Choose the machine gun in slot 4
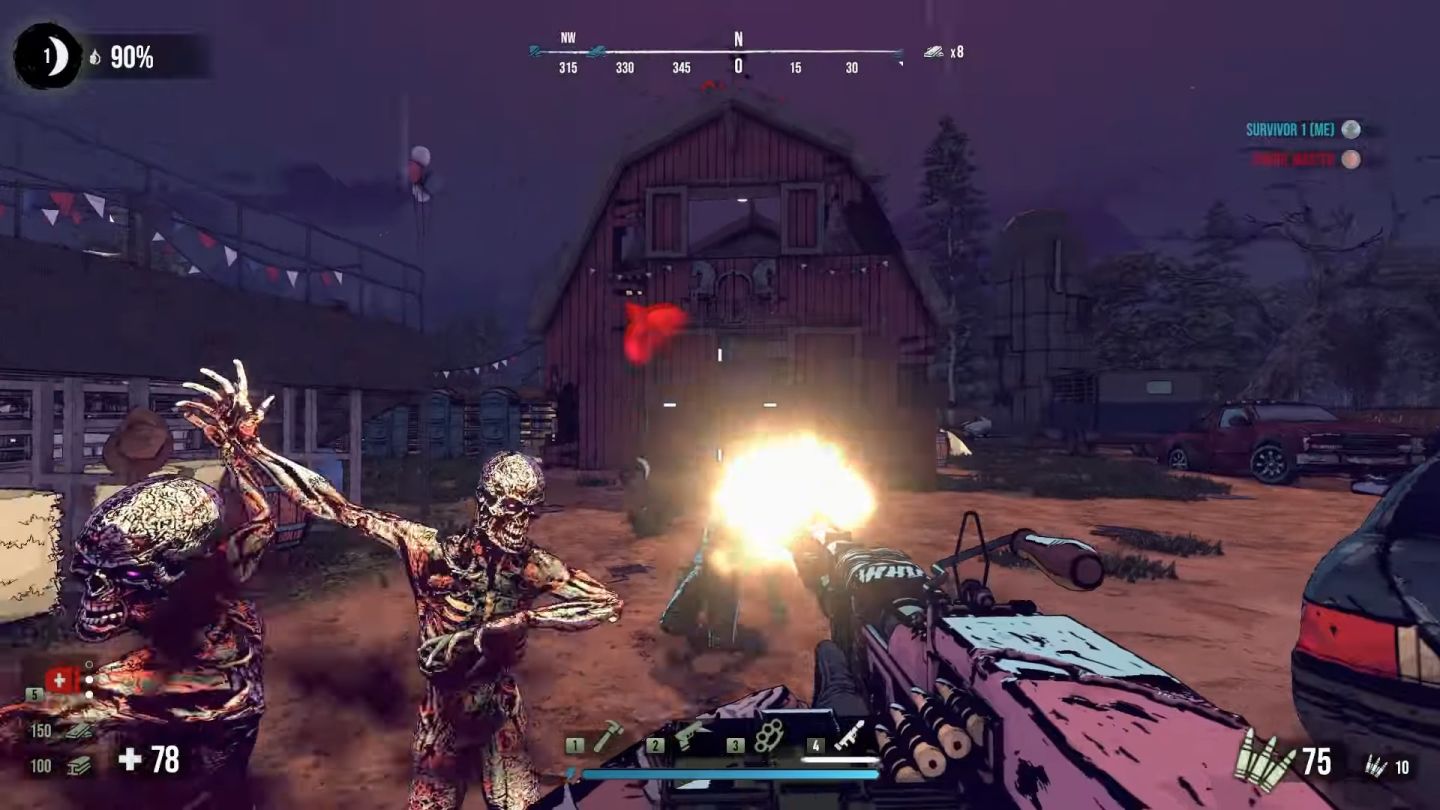The height and width of the screenshot is (810, 1440). (x=849, y=737)
